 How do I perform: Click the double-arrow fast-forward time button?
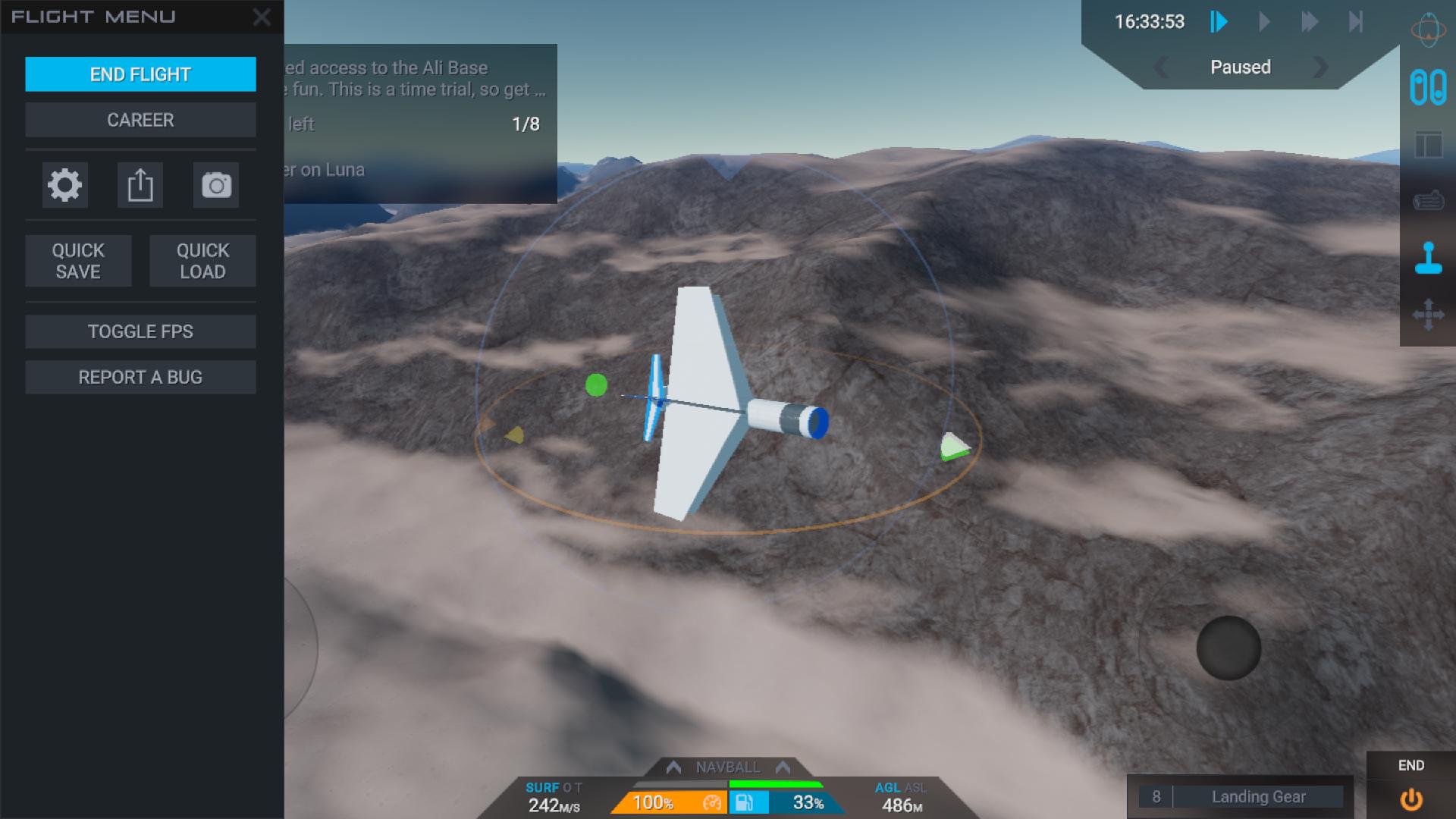tap(1310, 21)
